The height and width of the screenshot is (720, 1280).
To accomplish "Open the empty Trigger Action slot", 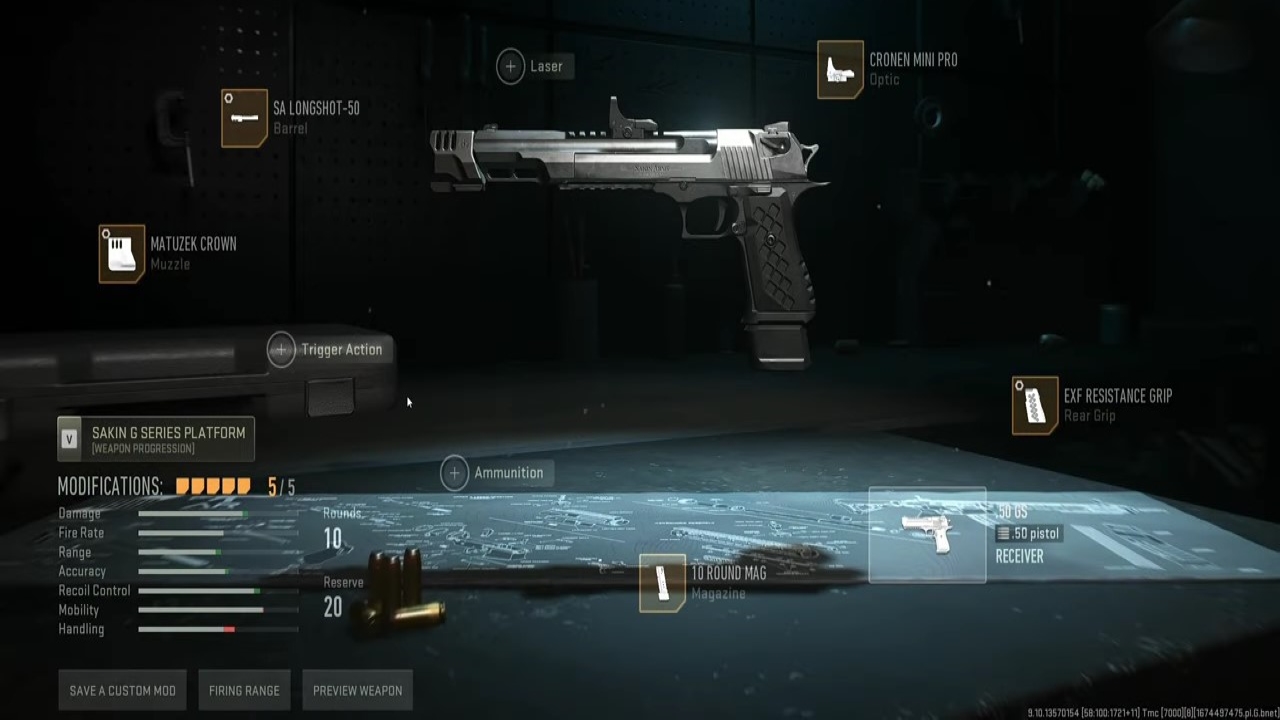I will coord(281,349).
